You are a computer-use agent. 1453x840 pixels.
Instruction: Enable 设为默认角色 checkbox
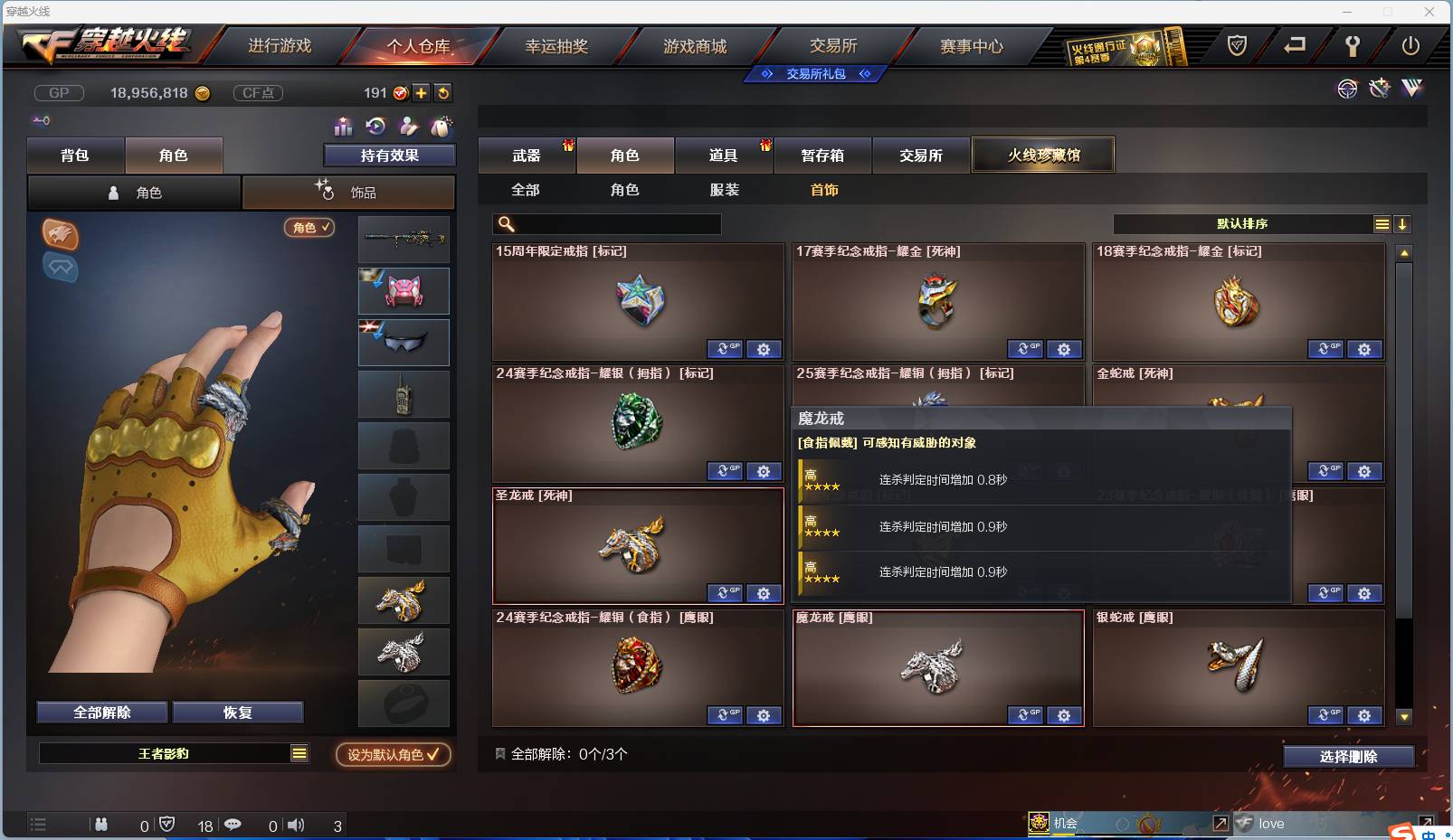(x=392, y=755)
